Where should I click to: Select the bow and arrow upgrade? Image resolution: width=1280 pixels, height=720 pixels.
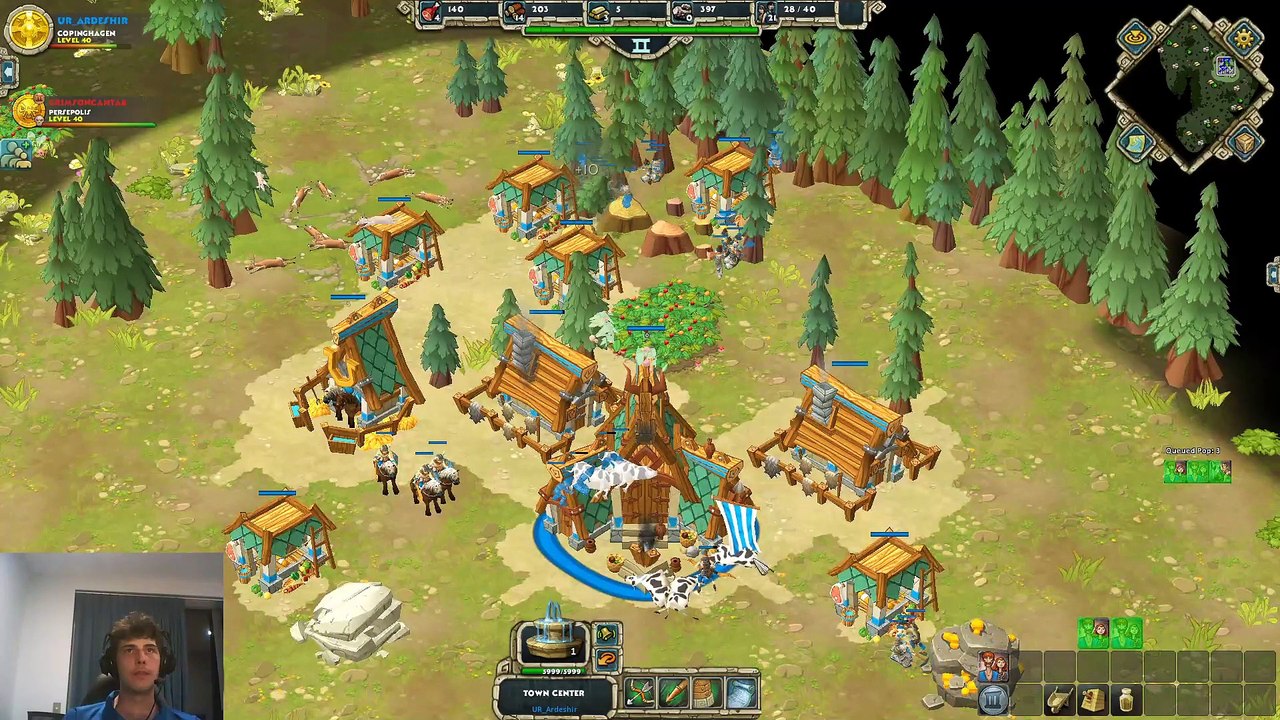click(640, 692)
